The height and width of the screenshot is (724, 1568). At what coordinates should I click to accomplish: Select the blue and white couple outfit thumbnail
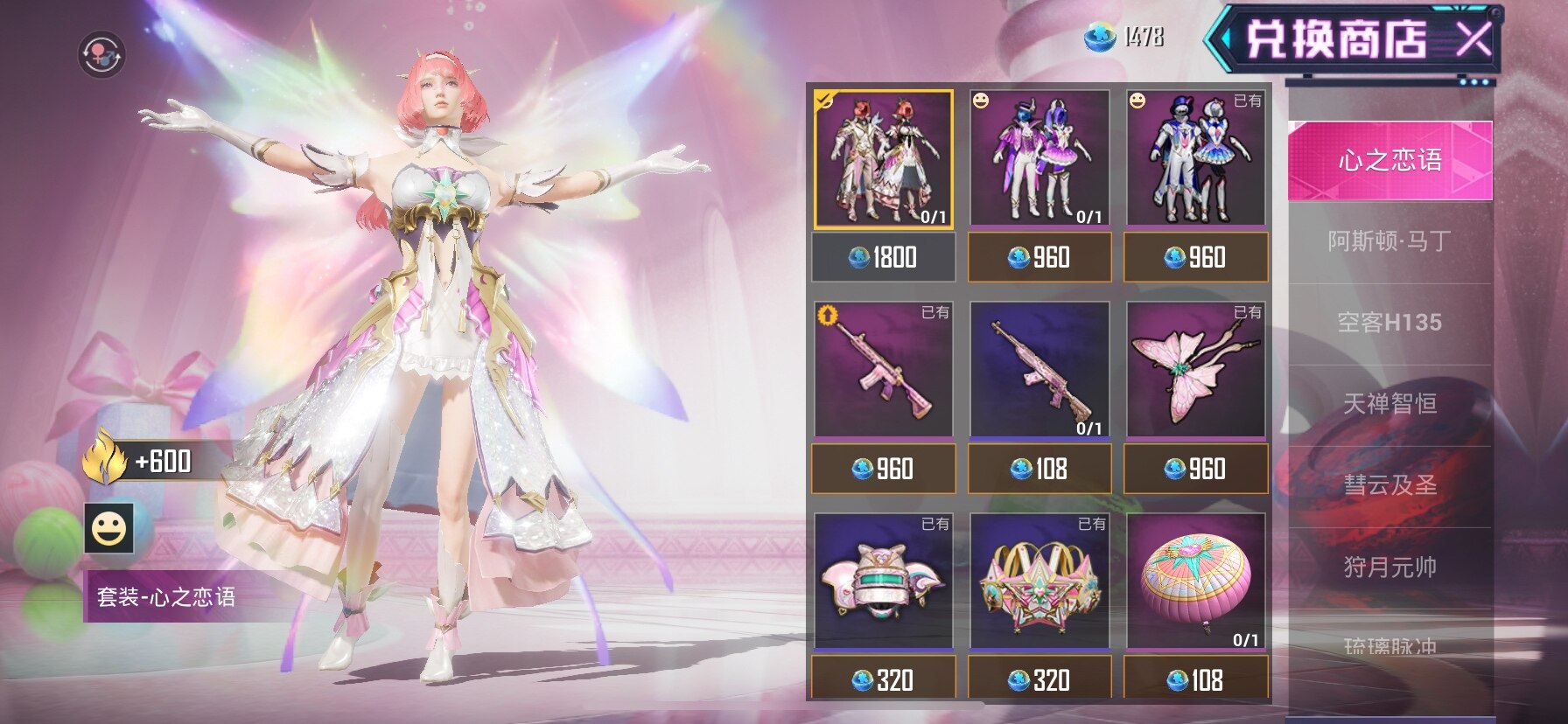[x=1195, y=158]
